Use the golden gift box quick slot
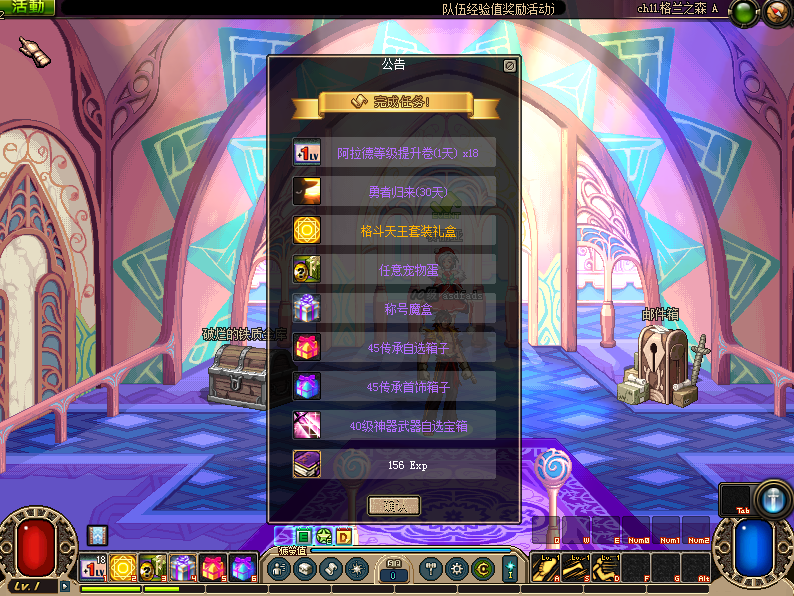The width and height of the screenshot is (794, 596). [x=123, y=568]
